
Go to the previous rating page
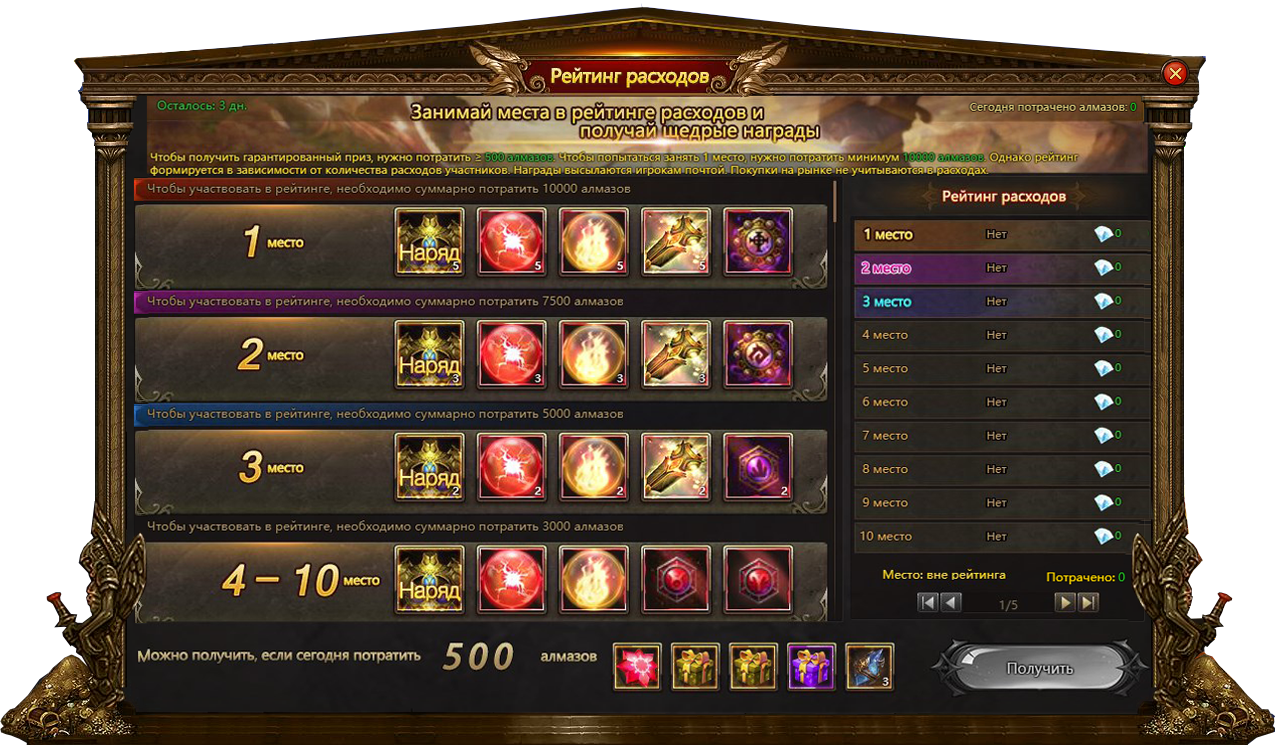tap(951, 602)
